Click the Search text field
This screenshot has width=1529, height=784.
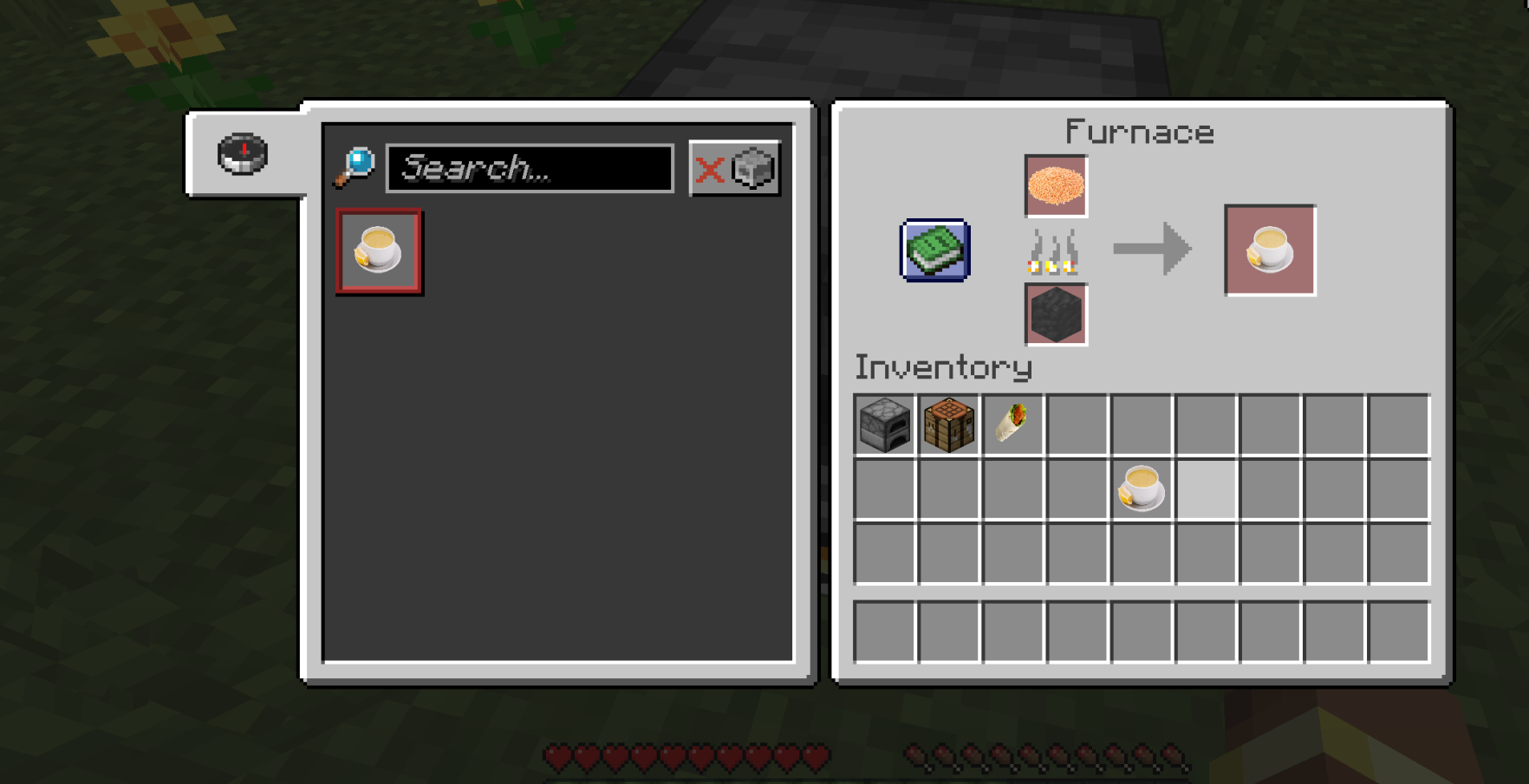529,170
